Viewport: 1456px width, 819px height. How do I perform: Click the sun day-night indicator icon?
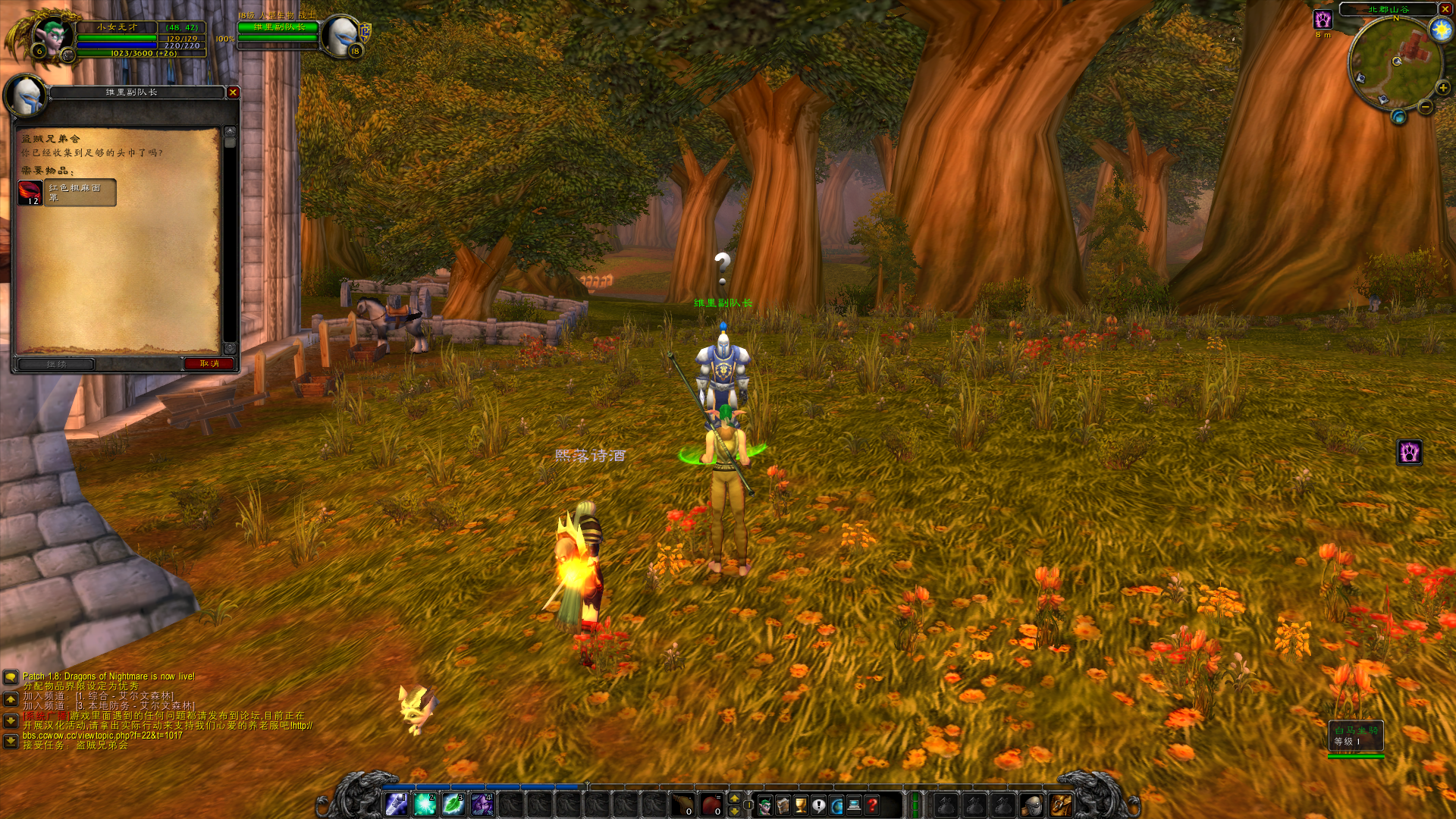coord(1440,30)
